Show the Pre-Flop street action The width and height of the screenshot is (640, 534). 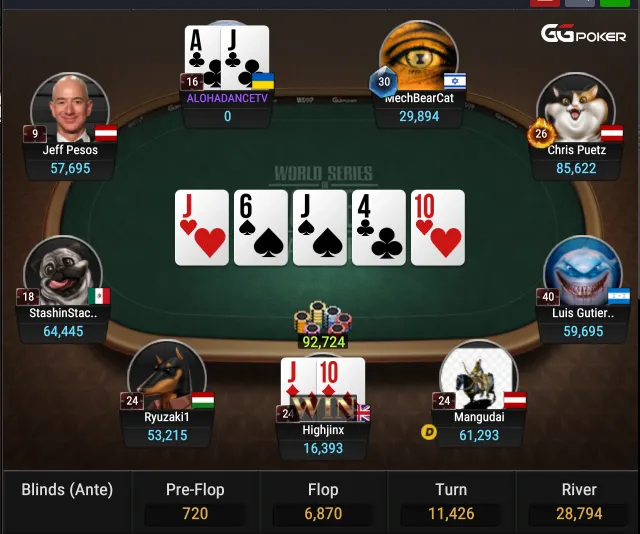coord(195,502)
